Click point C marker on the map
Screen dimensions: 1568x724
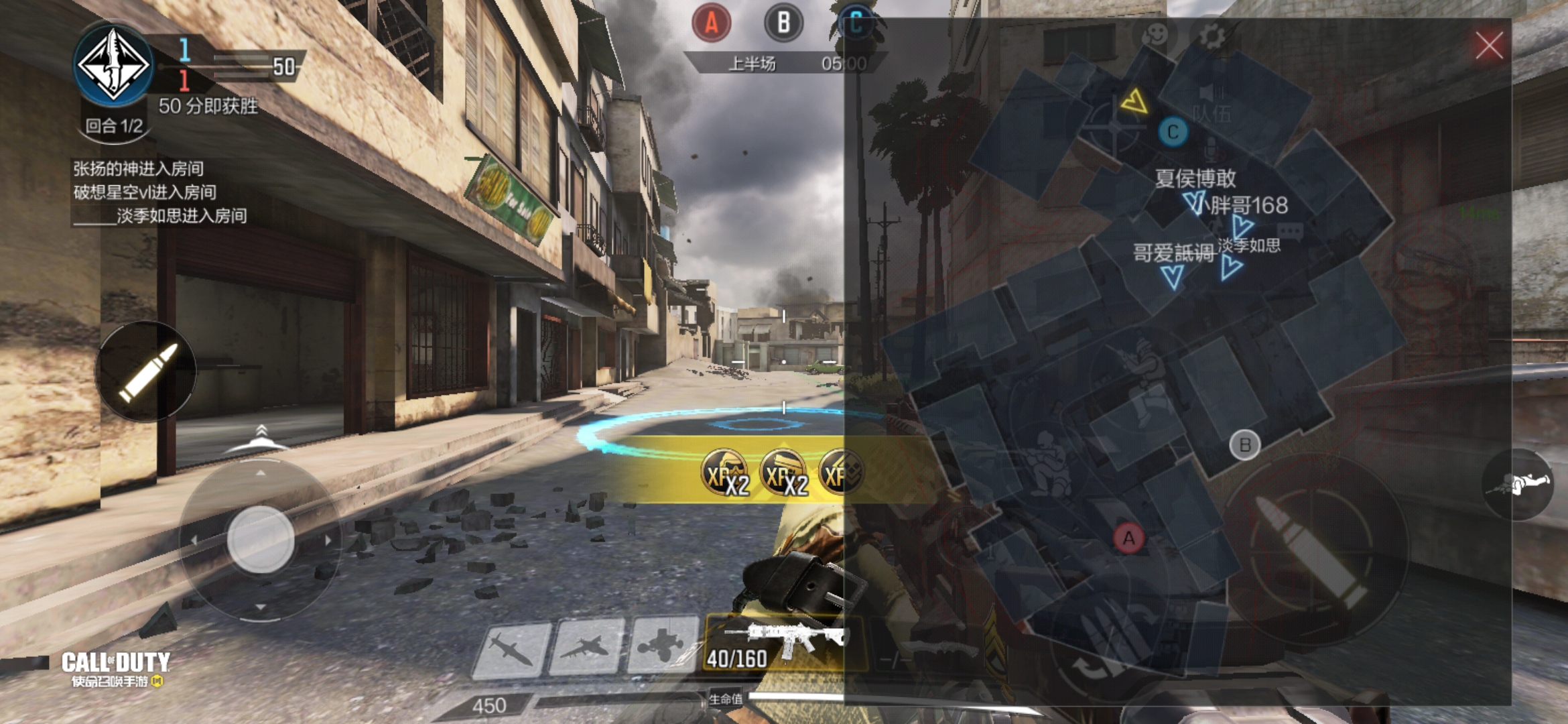click(x=1173, y=132)
